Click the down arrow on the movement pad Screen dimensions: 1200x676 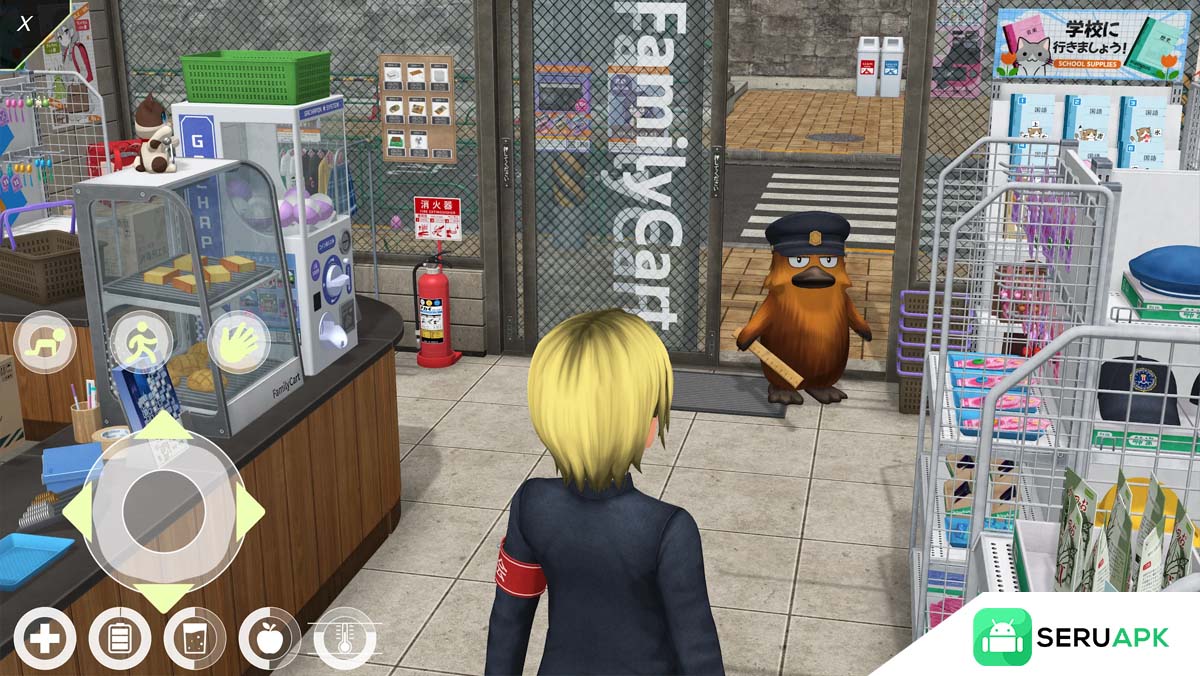(163, 596)
